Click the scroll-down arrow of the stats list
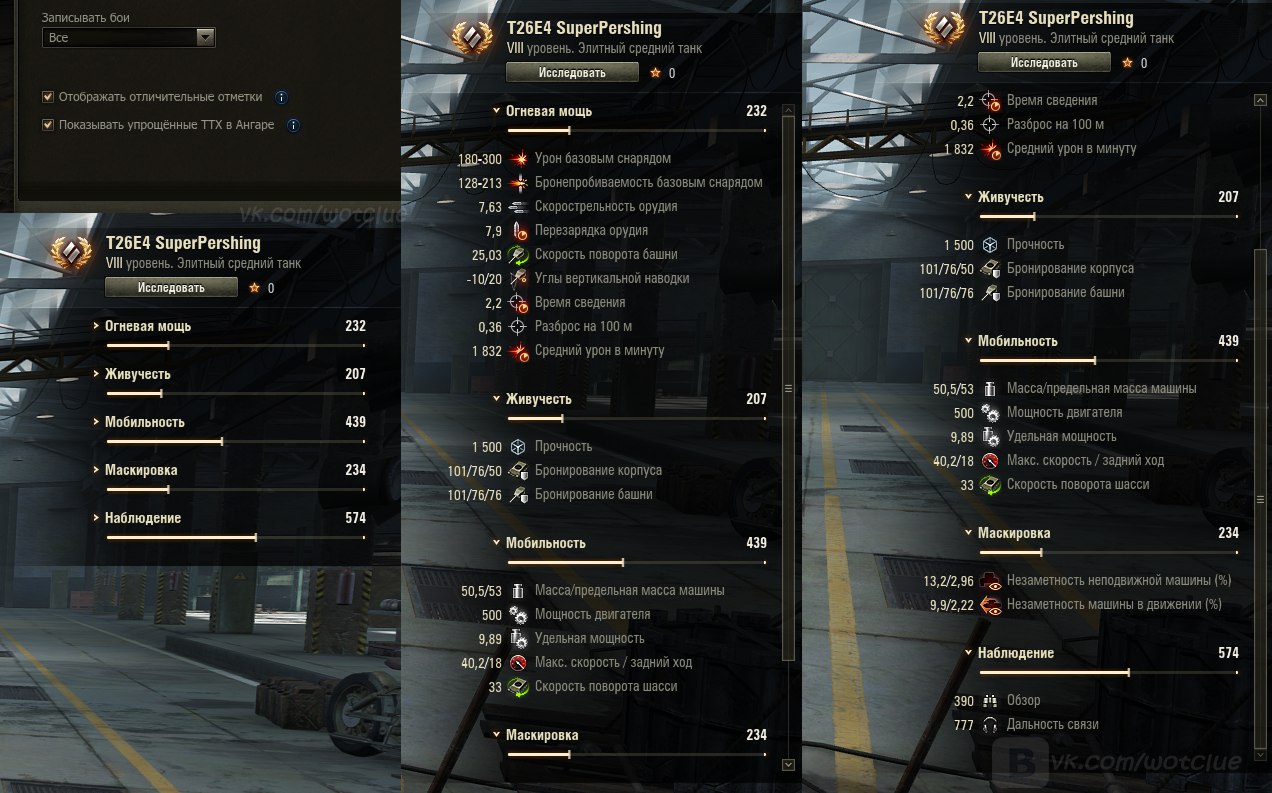The width and height of the screenshot is (1272, 793). click(788, 764)
